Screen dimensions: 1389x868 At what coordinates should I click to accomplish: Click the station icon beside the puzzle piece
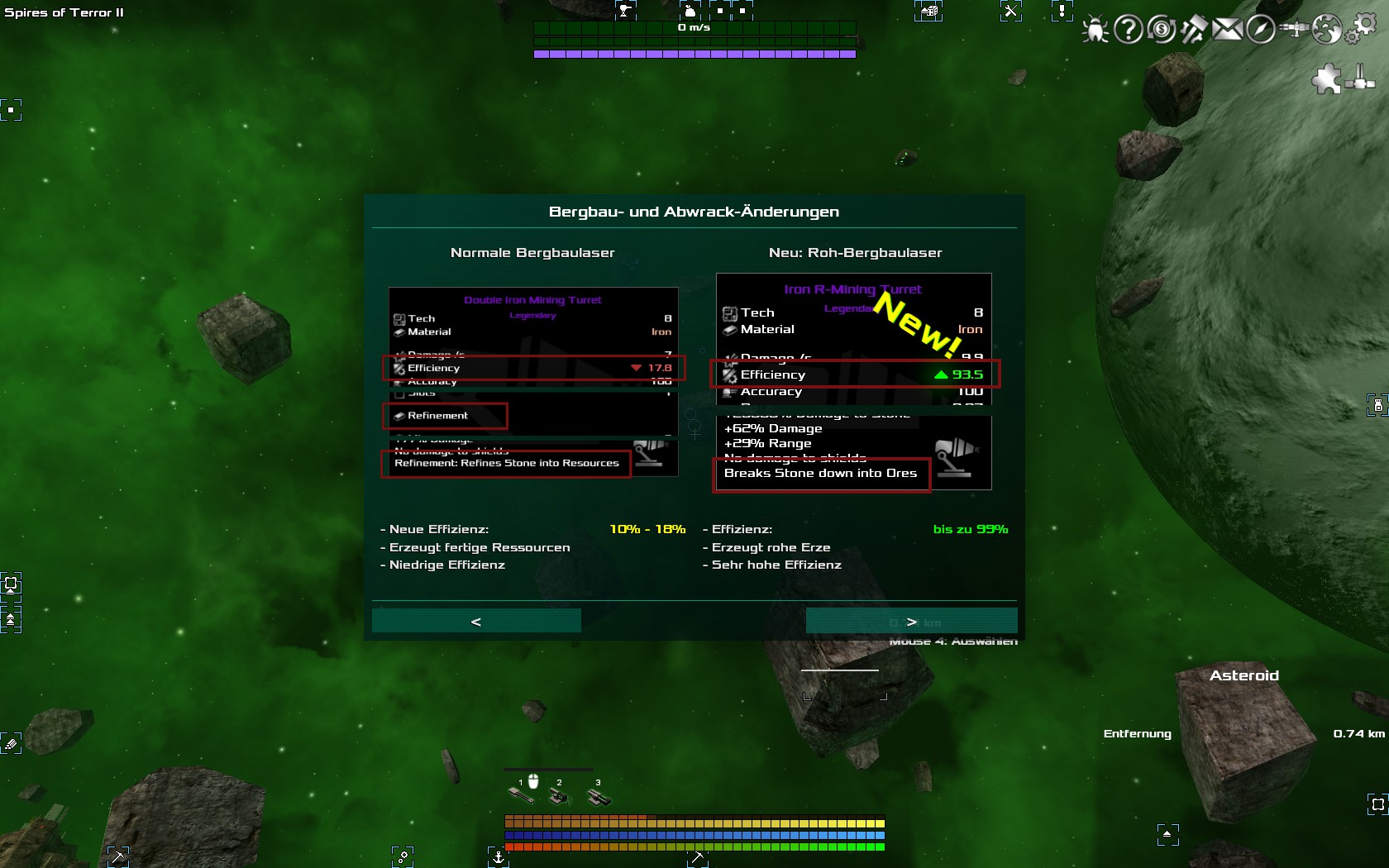coord(1360,79)
